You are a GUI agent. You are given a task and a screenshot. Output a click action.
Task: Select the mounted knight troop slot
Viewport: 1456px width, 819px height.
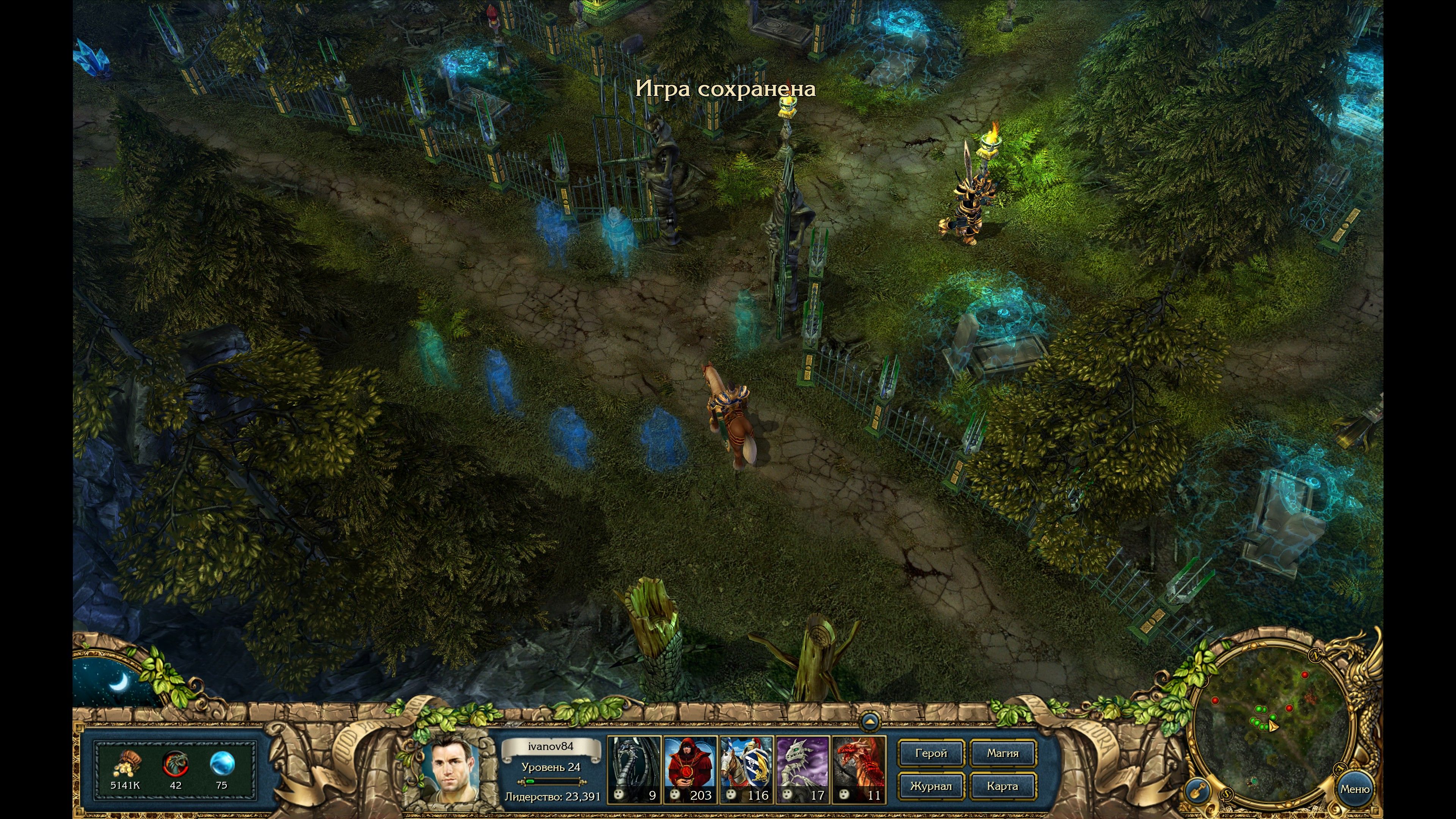coord(746,769)
